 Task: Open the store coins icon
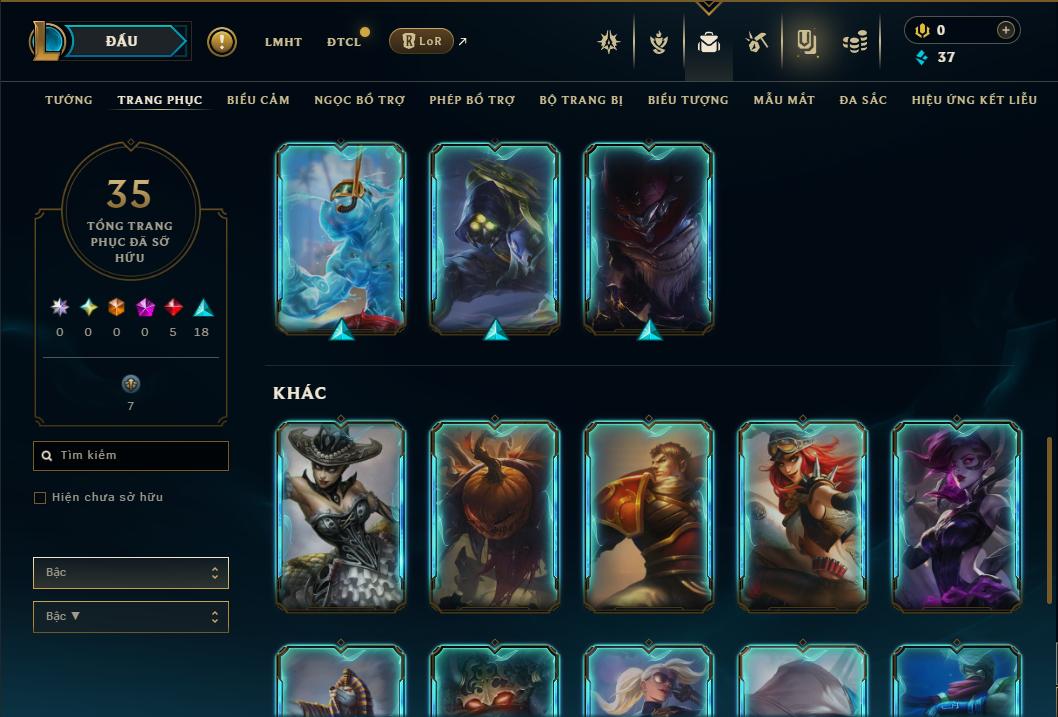(x=855, y=42)
